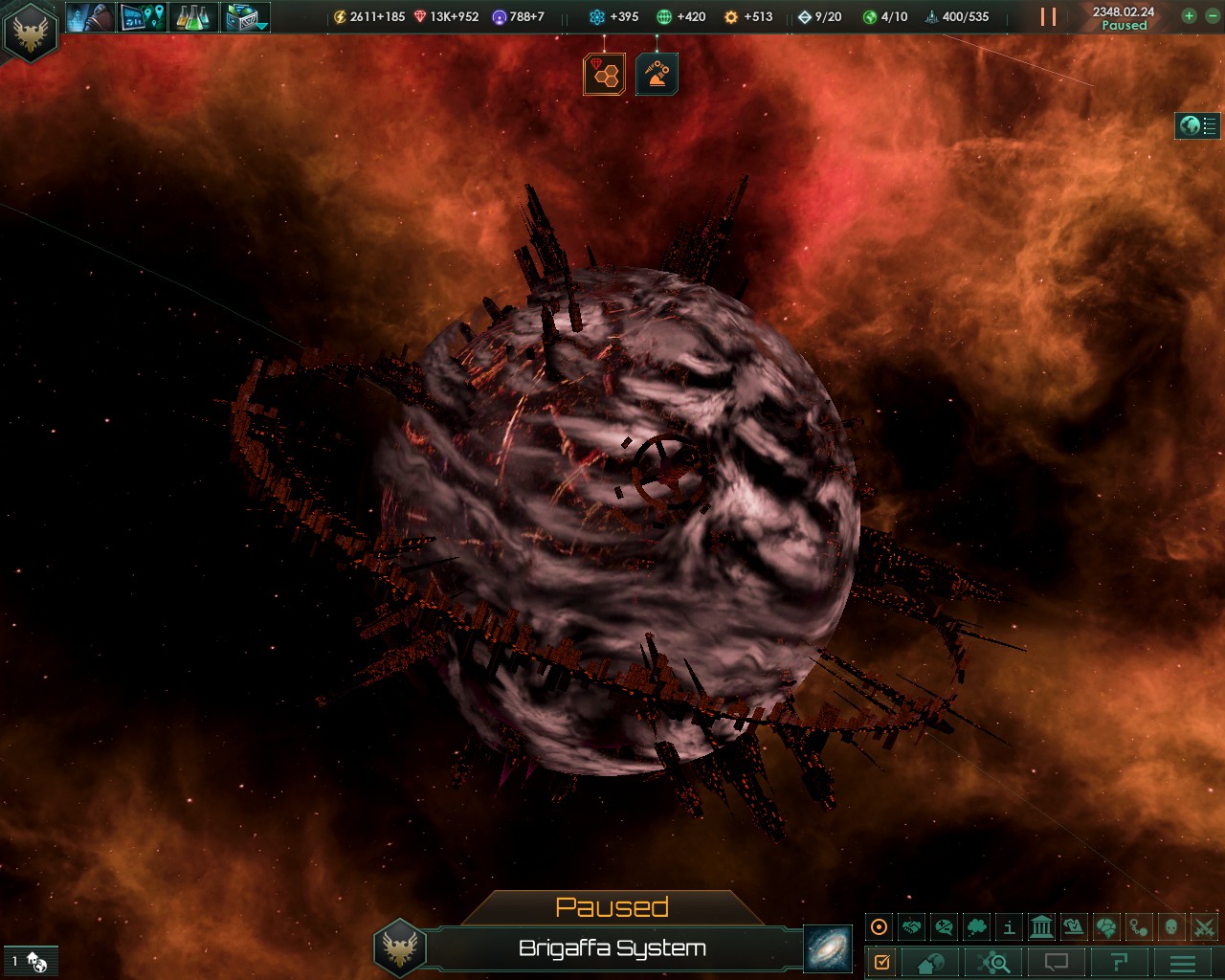This screenshot has width=1225, height=980.
Task: Click the Brigaffa System name banner
Action: coord(611,949)
